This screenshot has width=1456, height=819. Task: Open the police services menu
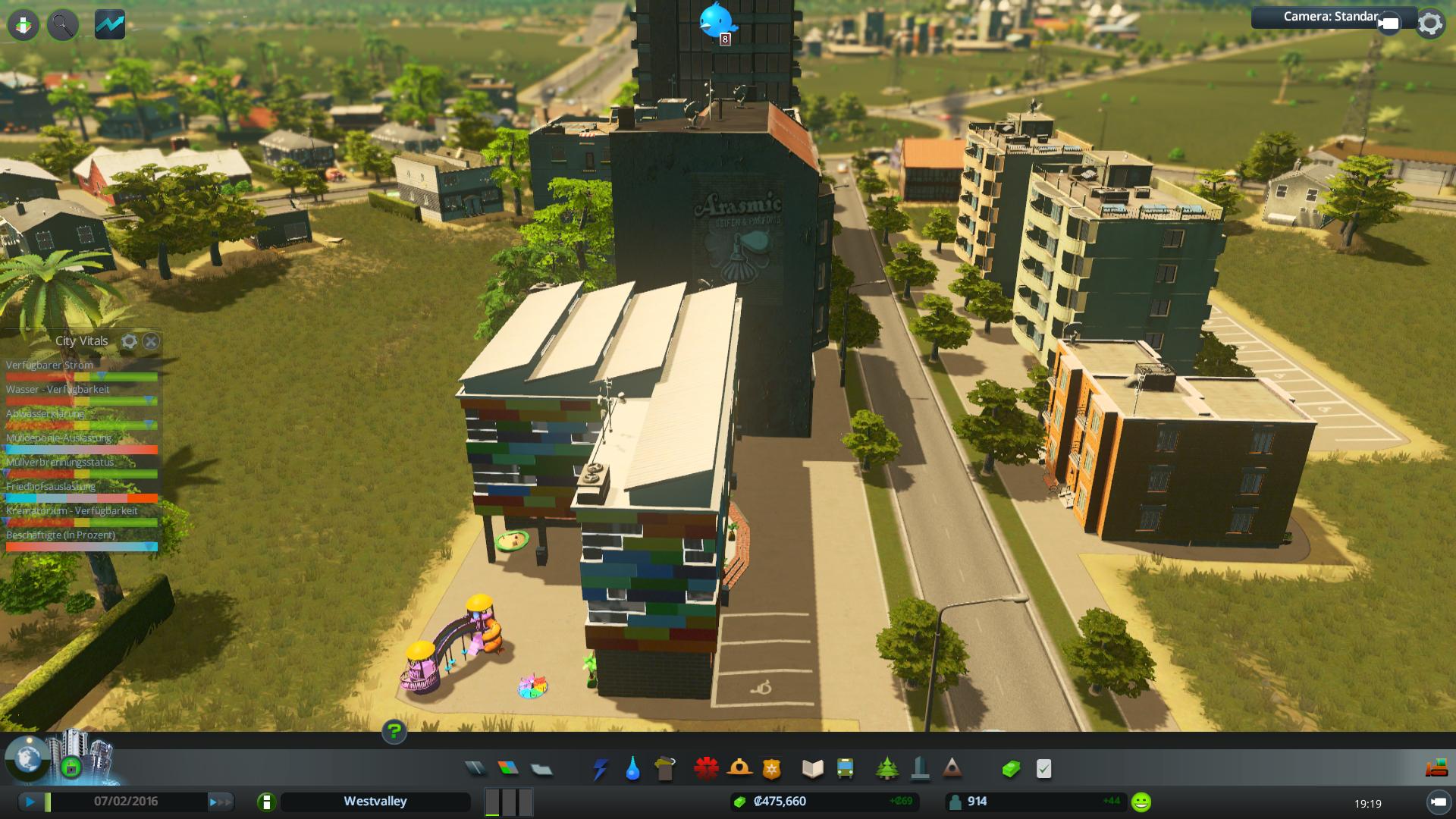771,769
